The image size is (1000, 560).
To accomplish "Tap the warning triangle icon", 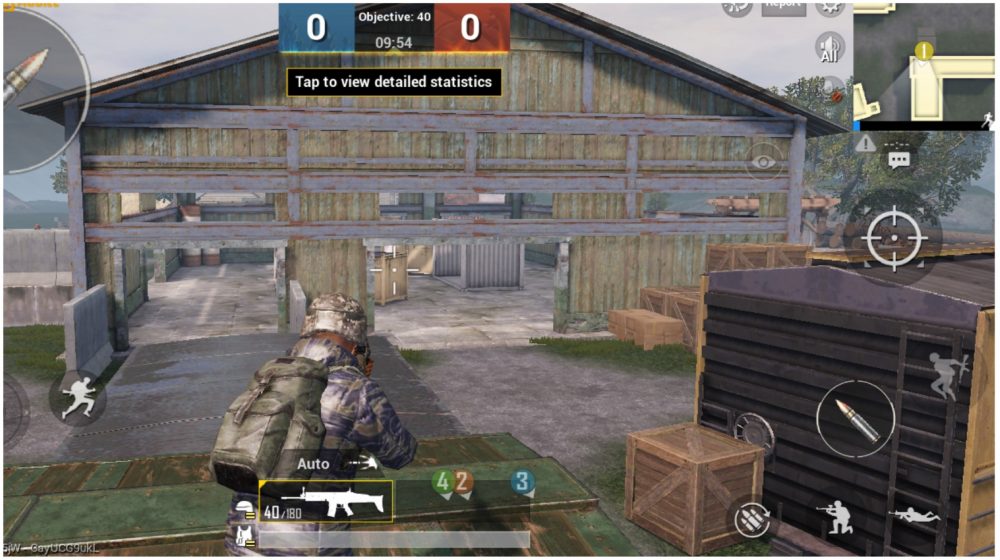I will point(866,144).
